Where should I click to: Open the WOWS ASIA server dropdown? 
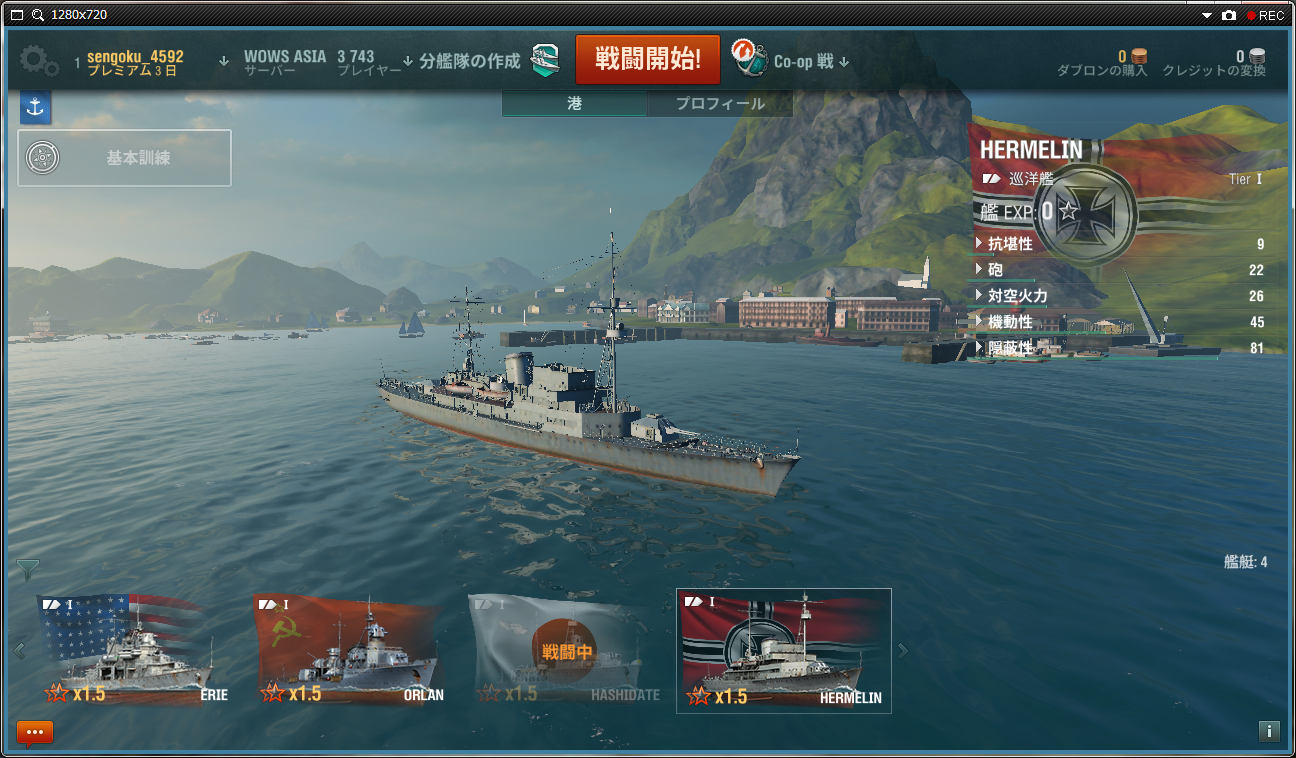[284, 62]
